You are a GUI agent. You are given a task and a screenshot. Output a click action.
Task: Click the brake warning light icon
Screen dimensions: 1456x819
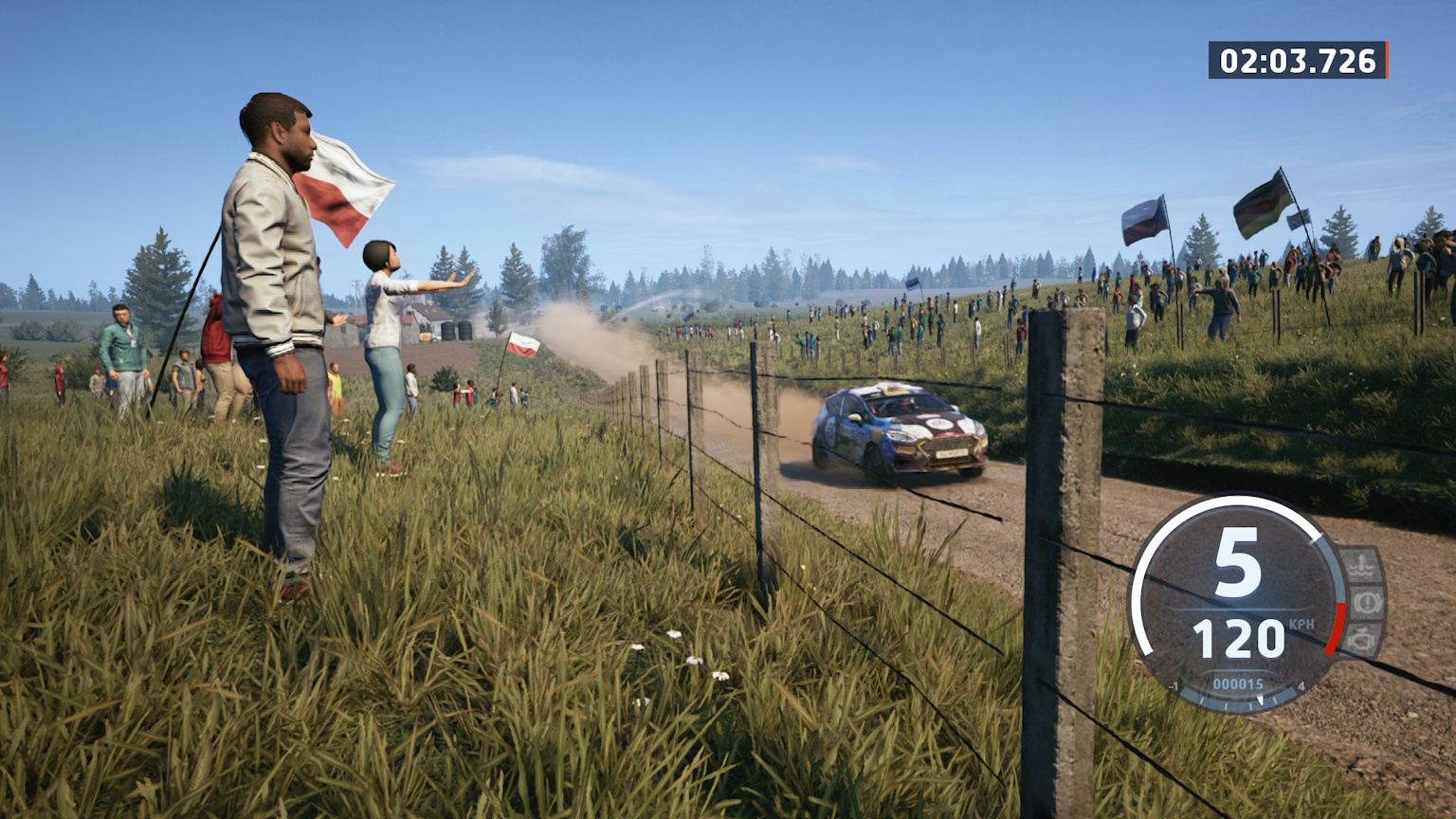1367,603
